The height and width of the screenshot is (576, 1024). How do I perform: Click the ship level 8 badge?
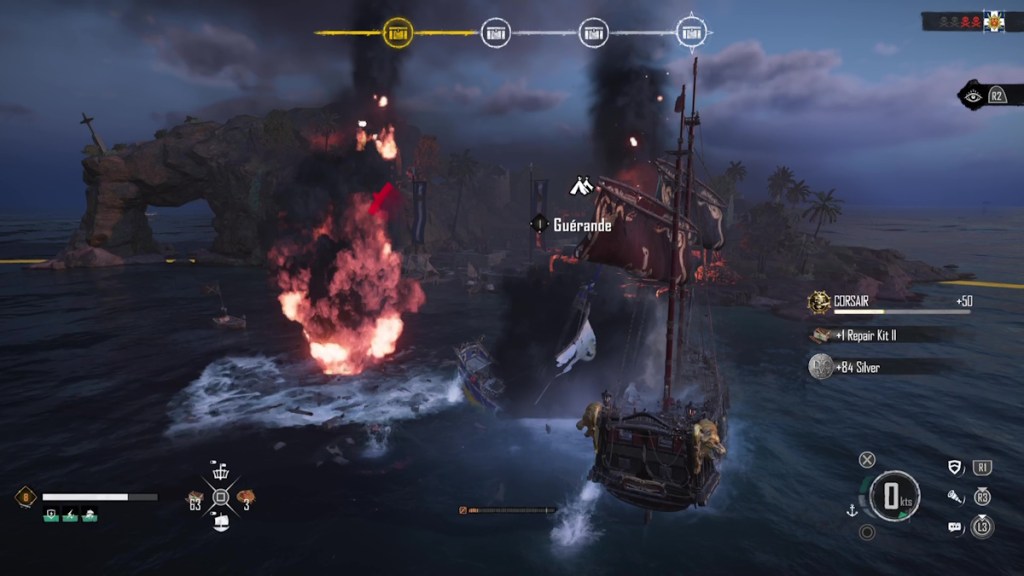(24, 496)
